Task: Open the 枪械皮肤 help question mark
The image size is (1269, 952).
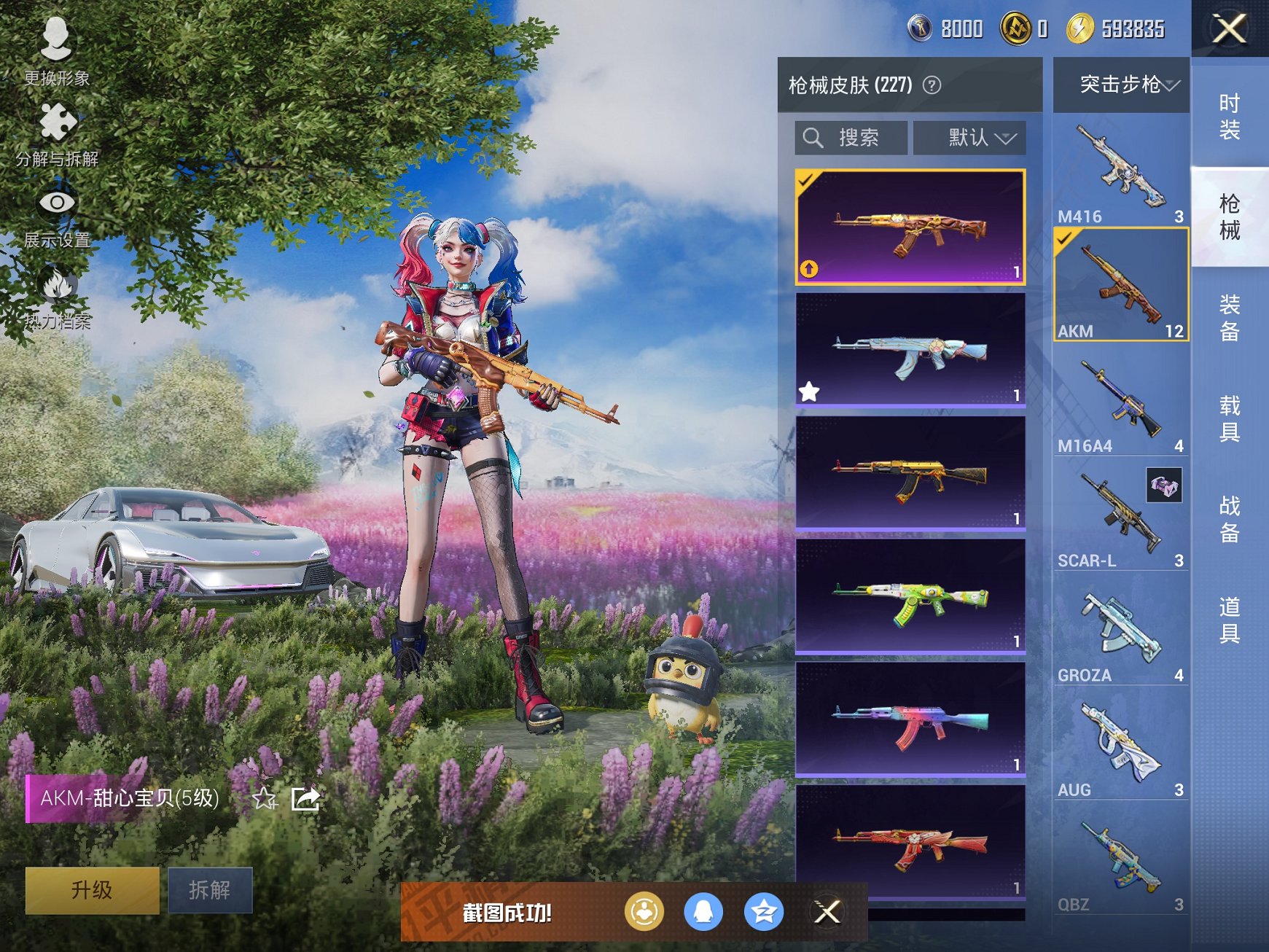Action: [932, 85]
